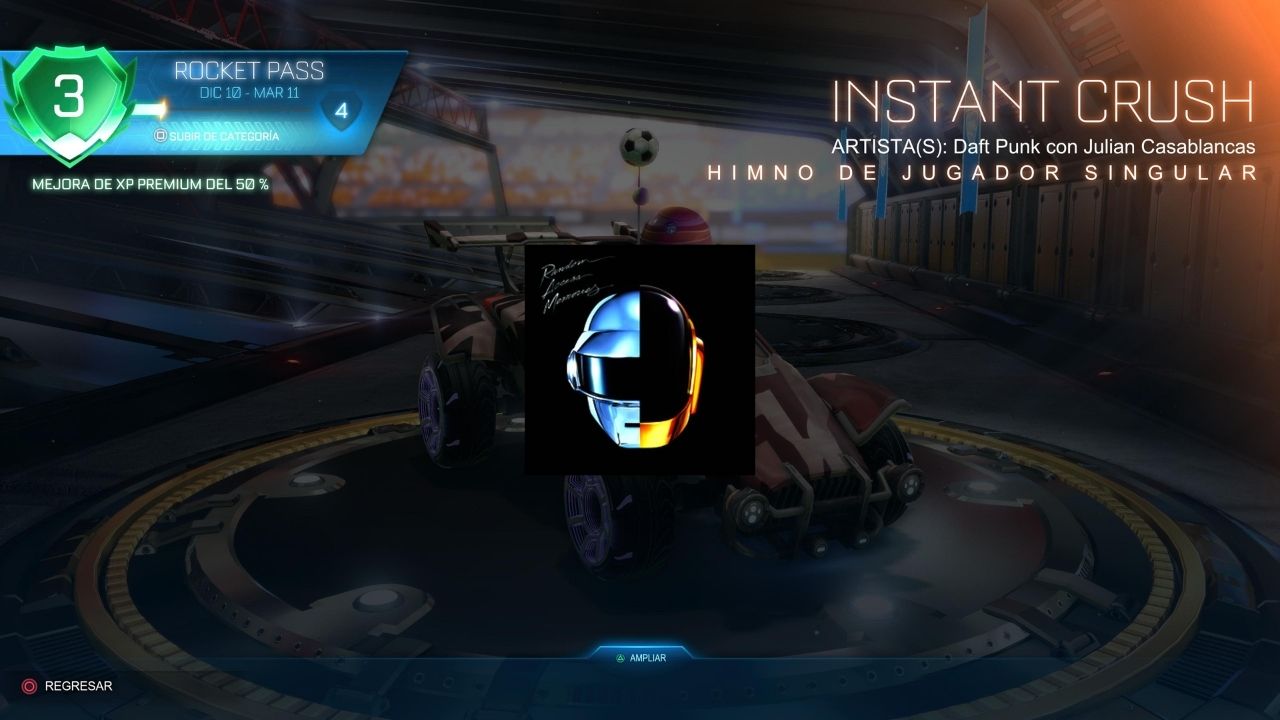Click Subir de Categoría to tier up

[x=216, y=135]
